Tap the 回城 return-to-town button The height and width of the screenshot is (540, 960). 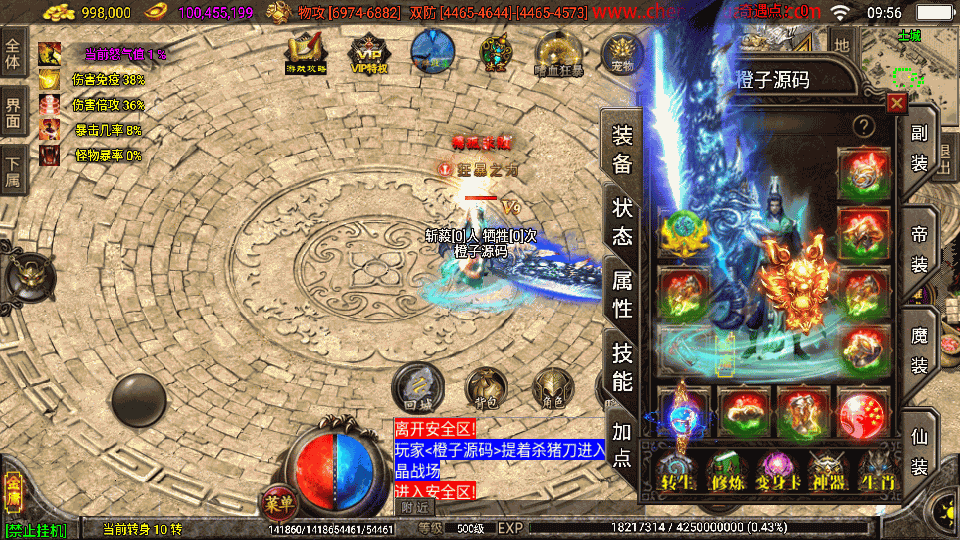click(417, 387)
